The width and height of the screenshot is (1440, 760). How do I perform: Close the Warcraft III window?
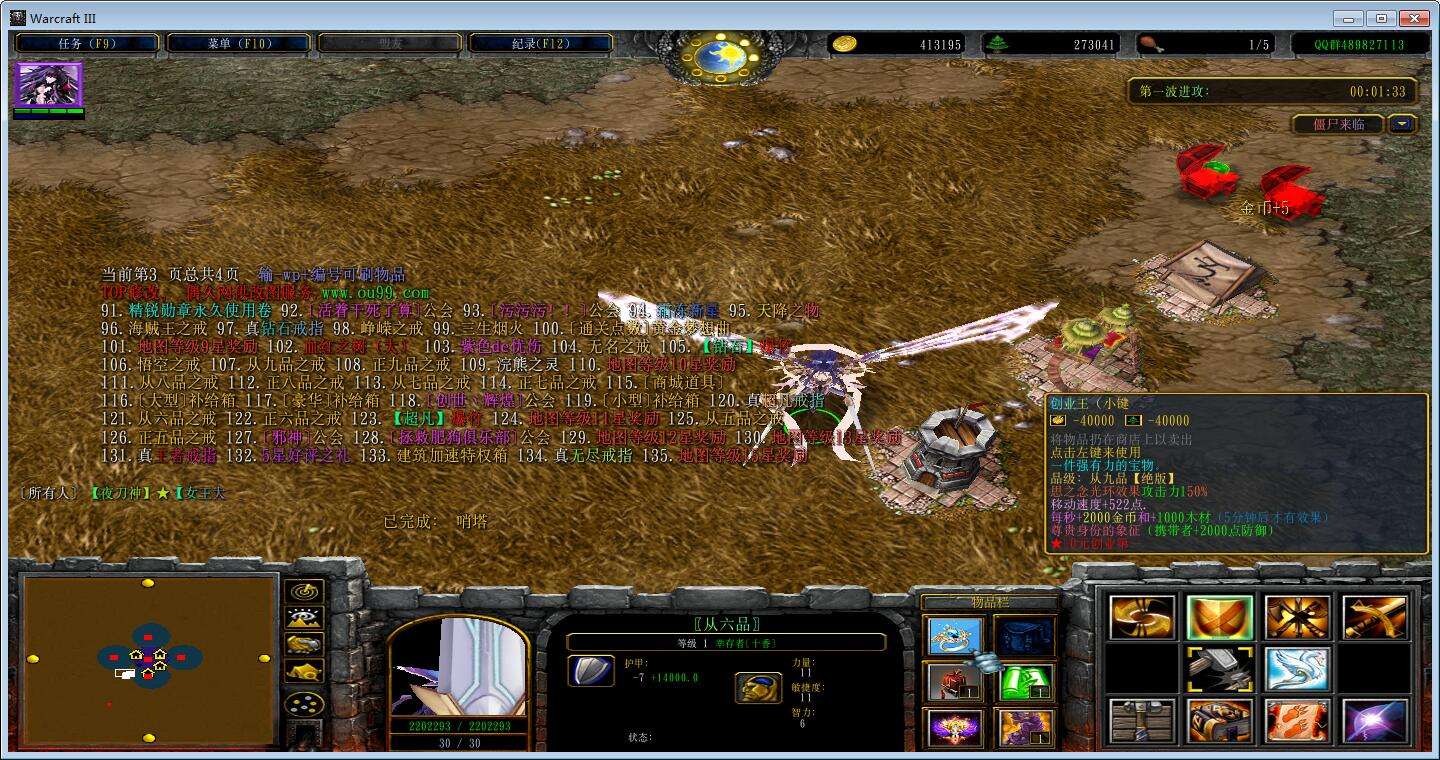coord(1413,18)
